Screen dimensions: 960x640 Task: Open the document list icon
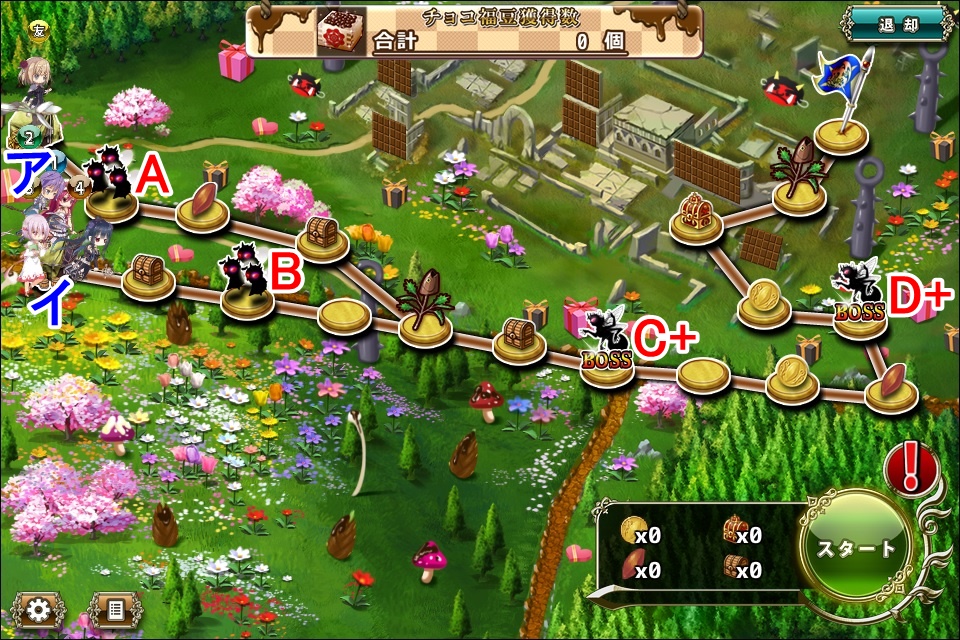[x=115, y=609]
